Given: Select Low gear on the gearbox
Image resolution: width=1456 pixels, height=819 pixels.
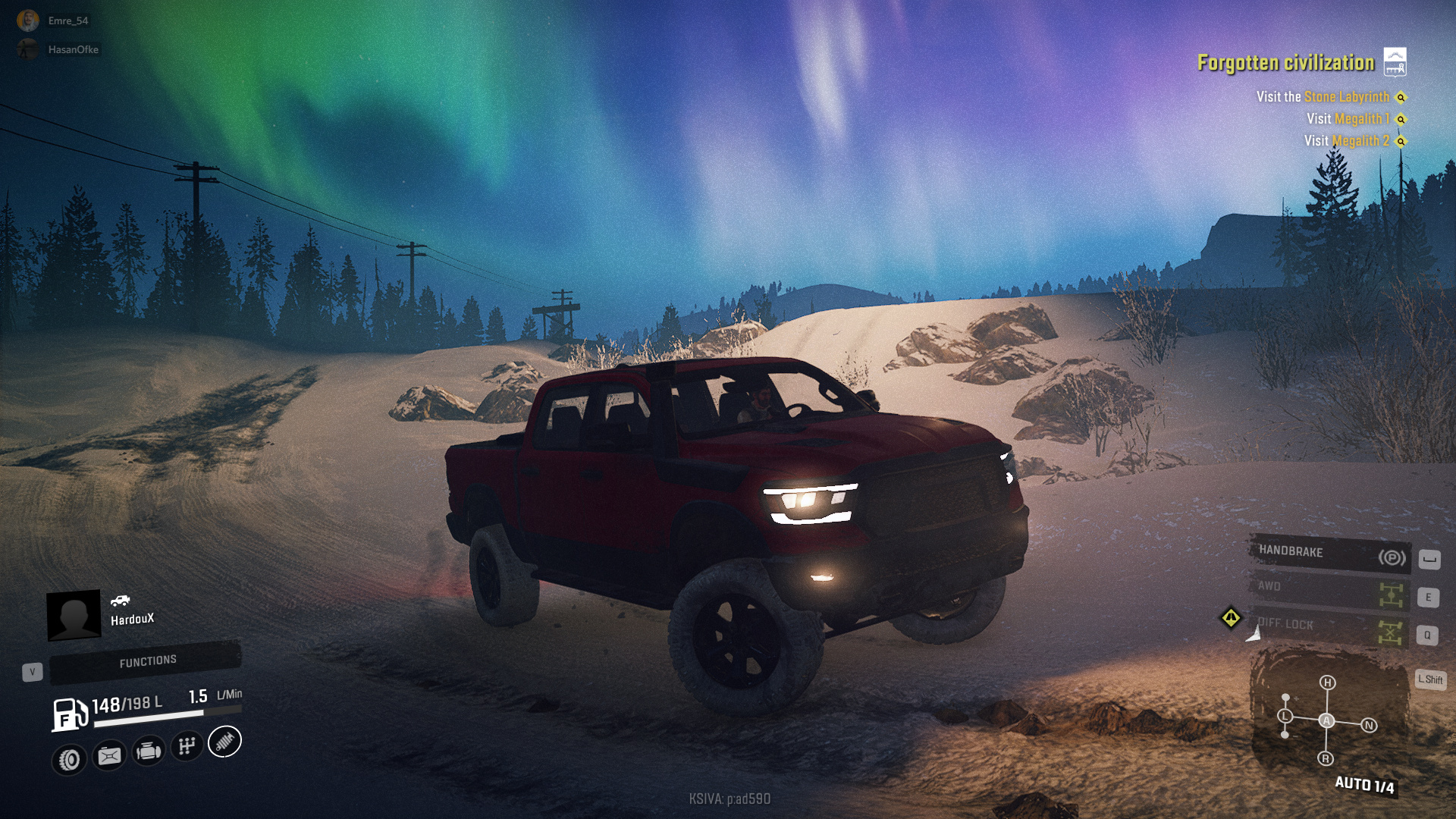Looking at the screenshot, I should 1285,716.
